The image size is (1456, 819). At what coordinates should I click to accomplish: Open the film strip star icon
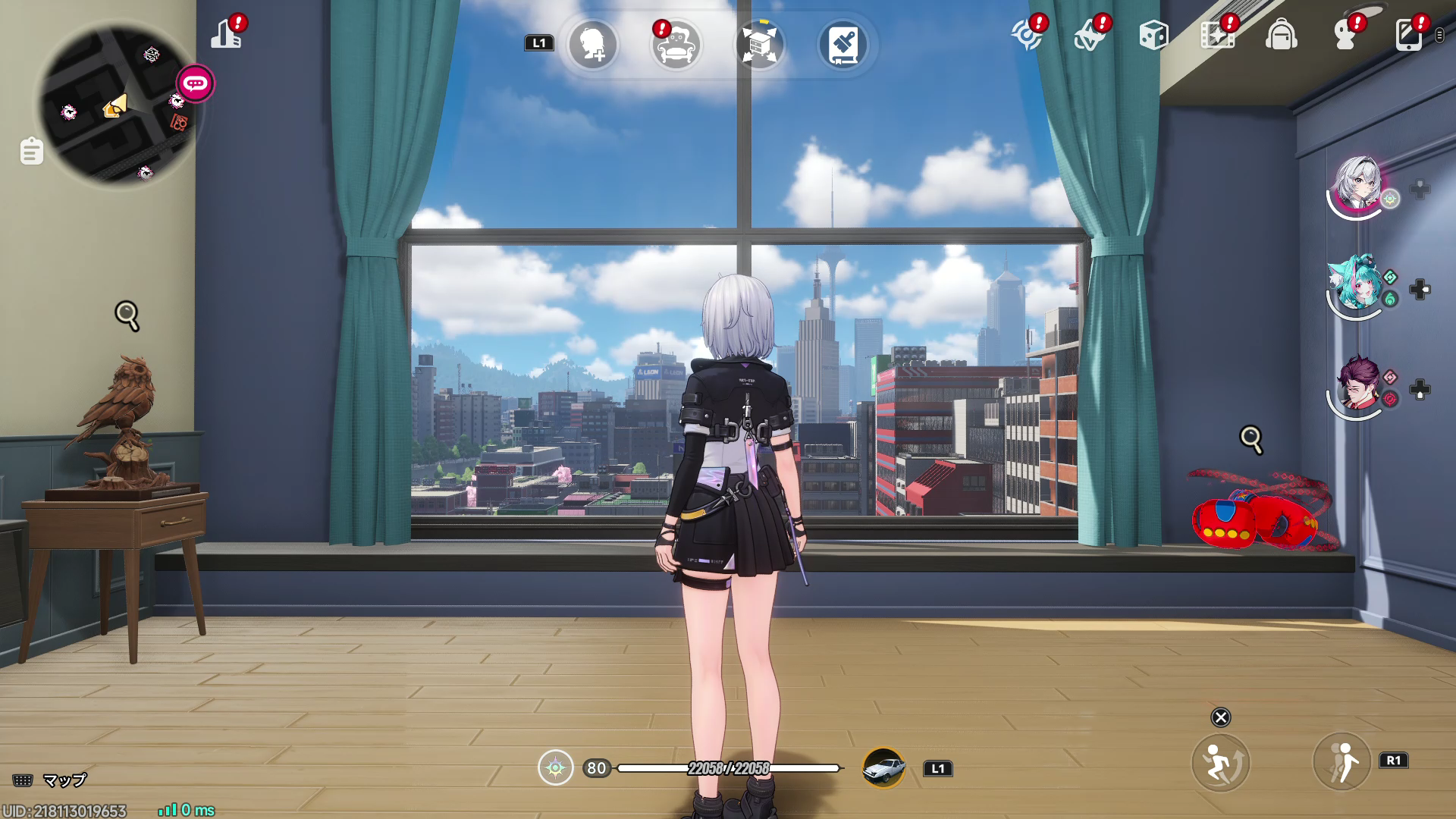[x=1217, y=35]
